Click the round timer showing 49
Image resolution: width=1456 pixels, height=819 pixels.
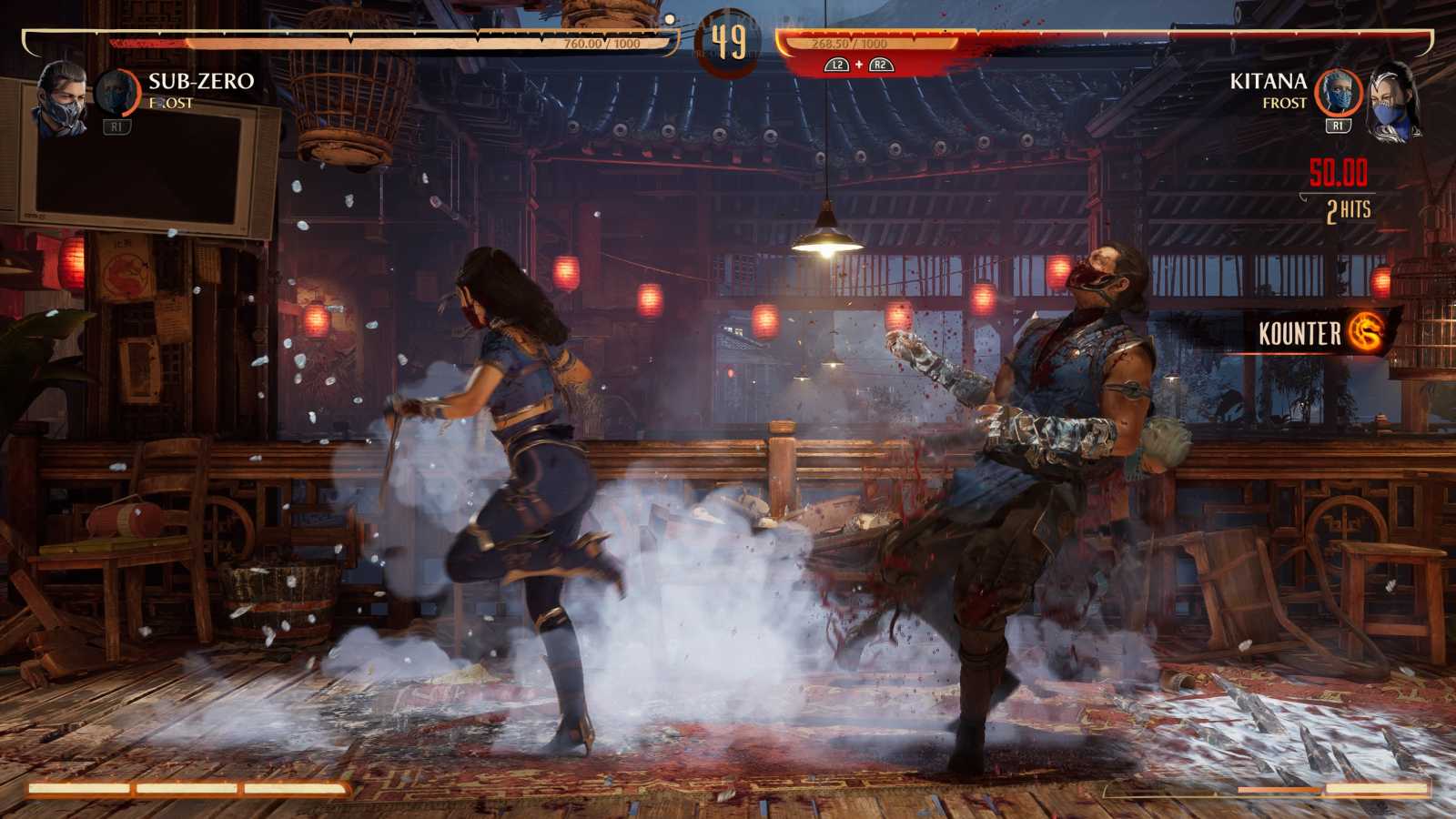(x=728, y=41)
